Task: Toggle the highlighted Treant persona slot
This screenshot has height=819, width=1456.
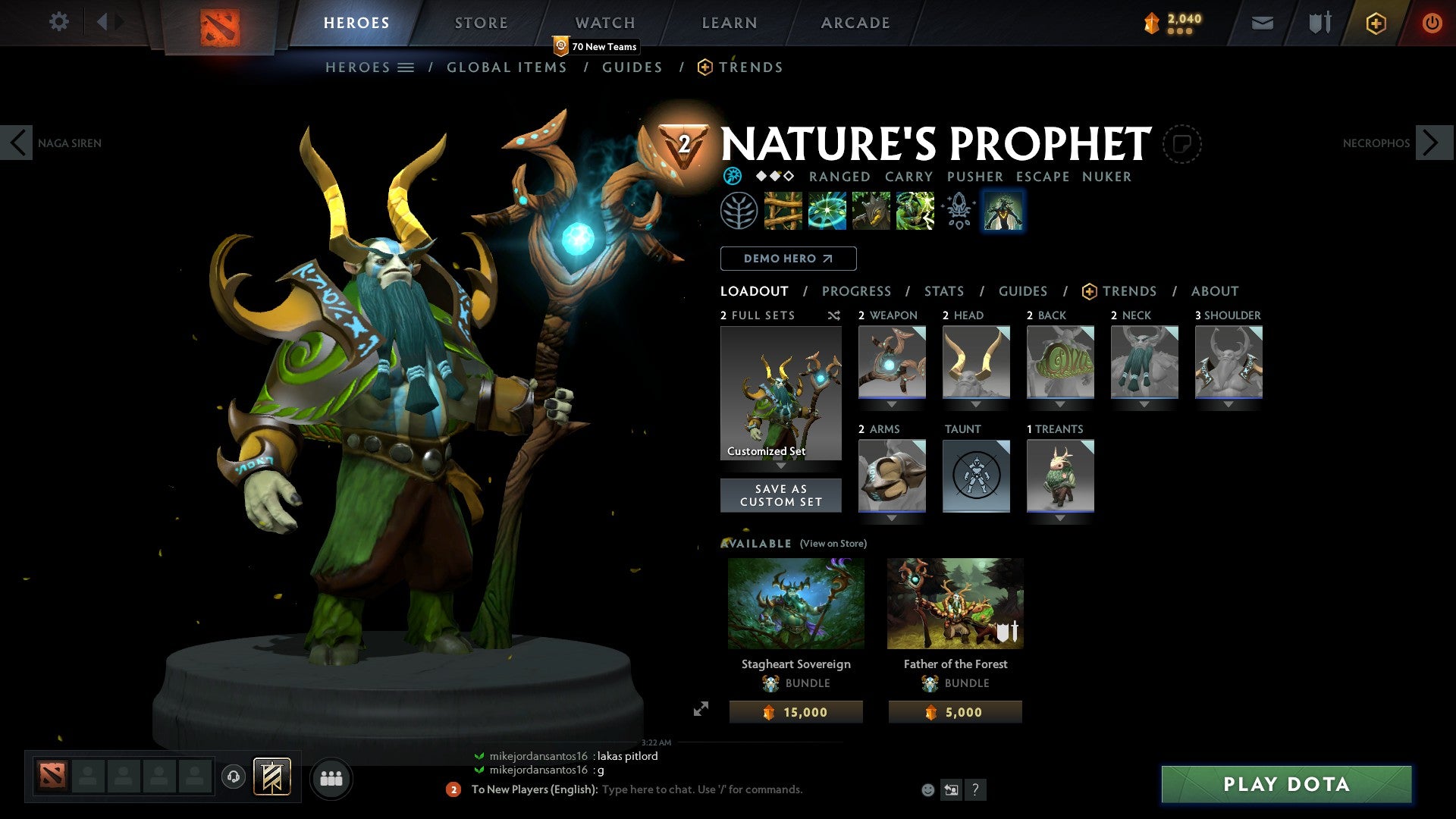Action: coord(1003,212)
